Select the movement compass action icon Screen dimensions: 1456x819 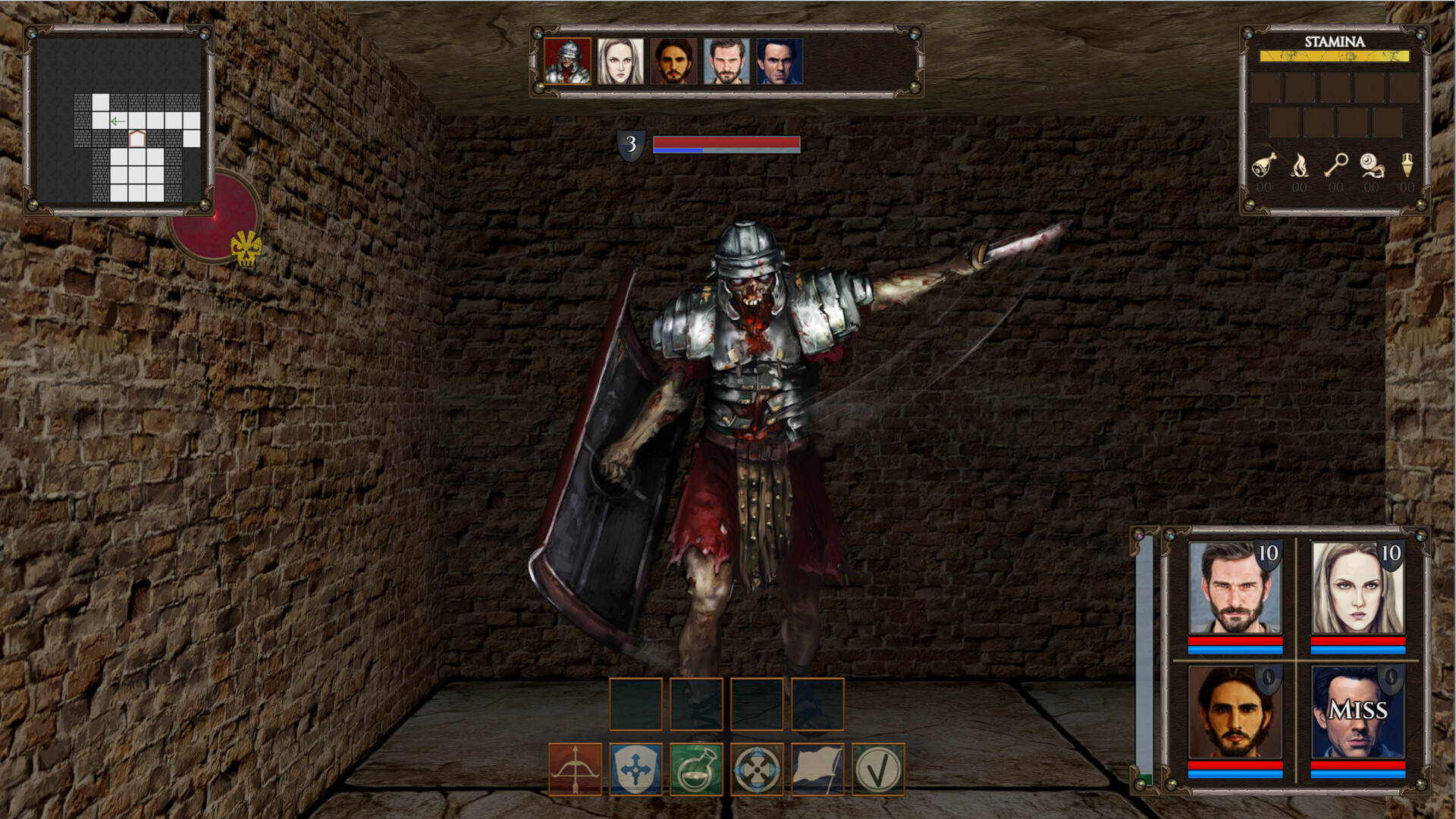758,770
